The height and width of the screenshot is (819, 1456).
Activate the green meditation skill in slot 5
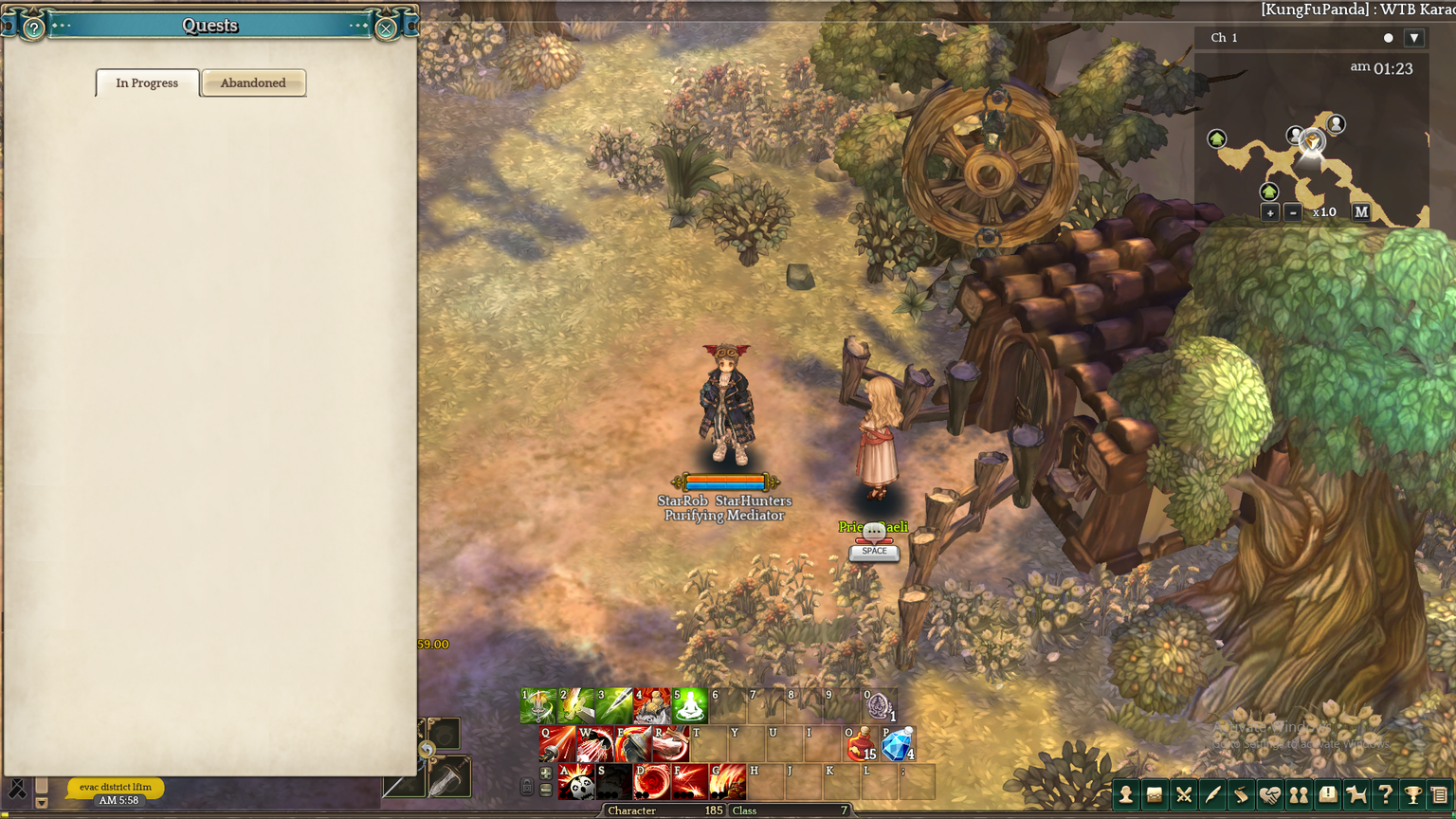[690, 707]
